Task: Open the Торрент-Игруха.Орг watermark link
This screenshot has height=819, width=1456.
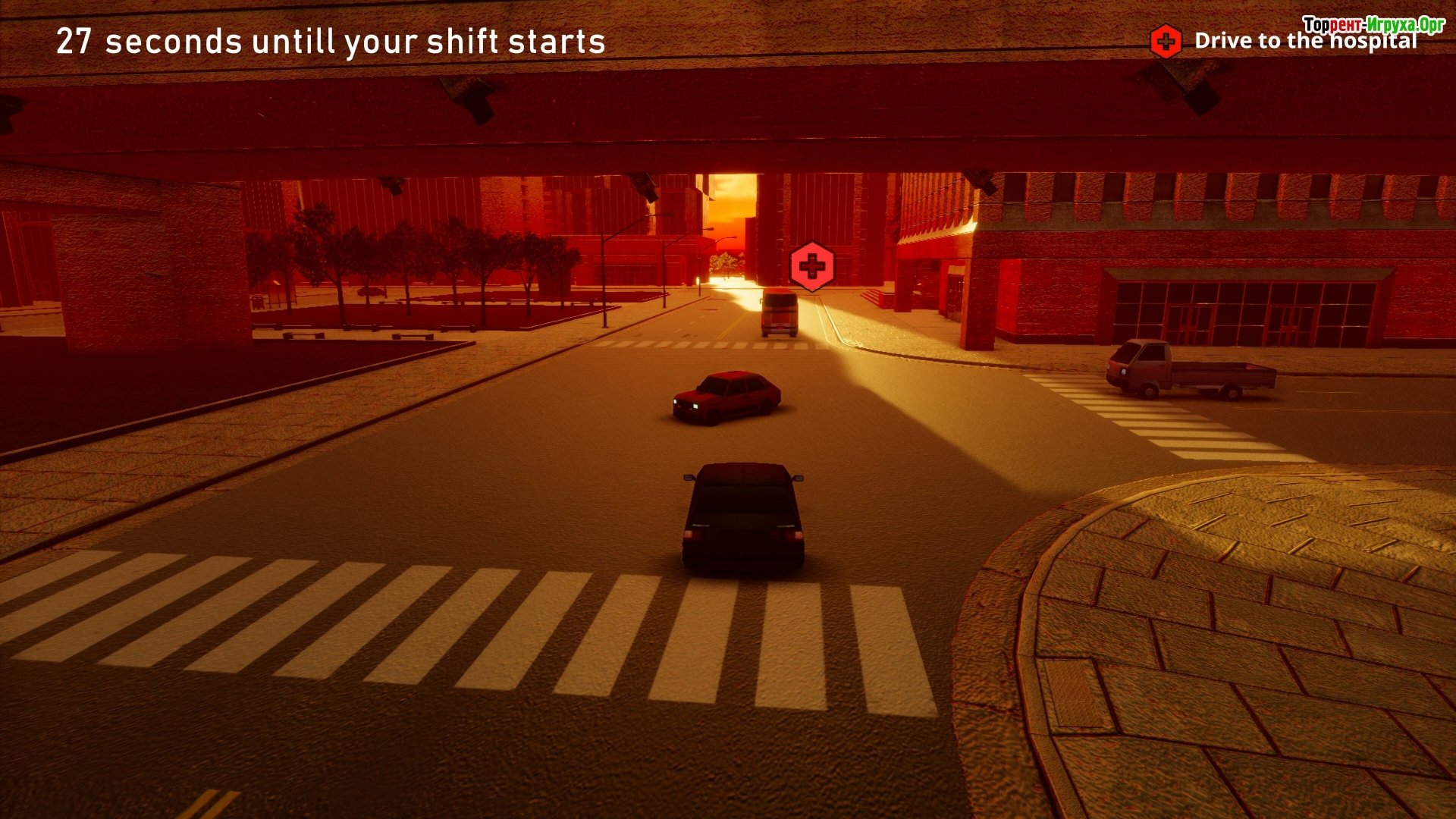Action: tap(1373, 24)
